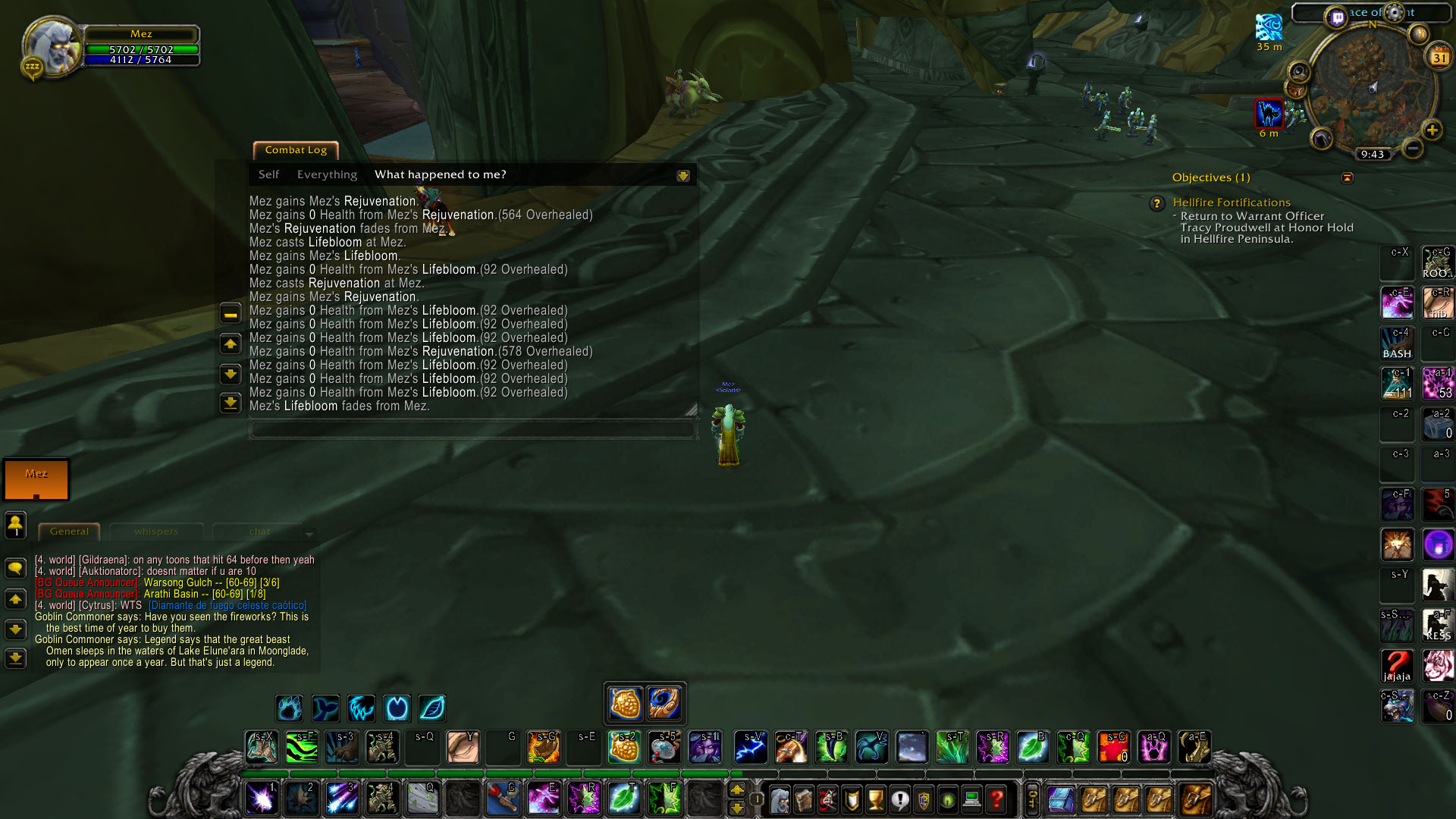1456x819 pixels.
Task: Switch to the Everything combat log tab
Action: pyautogui.click(x=327, y=174)
